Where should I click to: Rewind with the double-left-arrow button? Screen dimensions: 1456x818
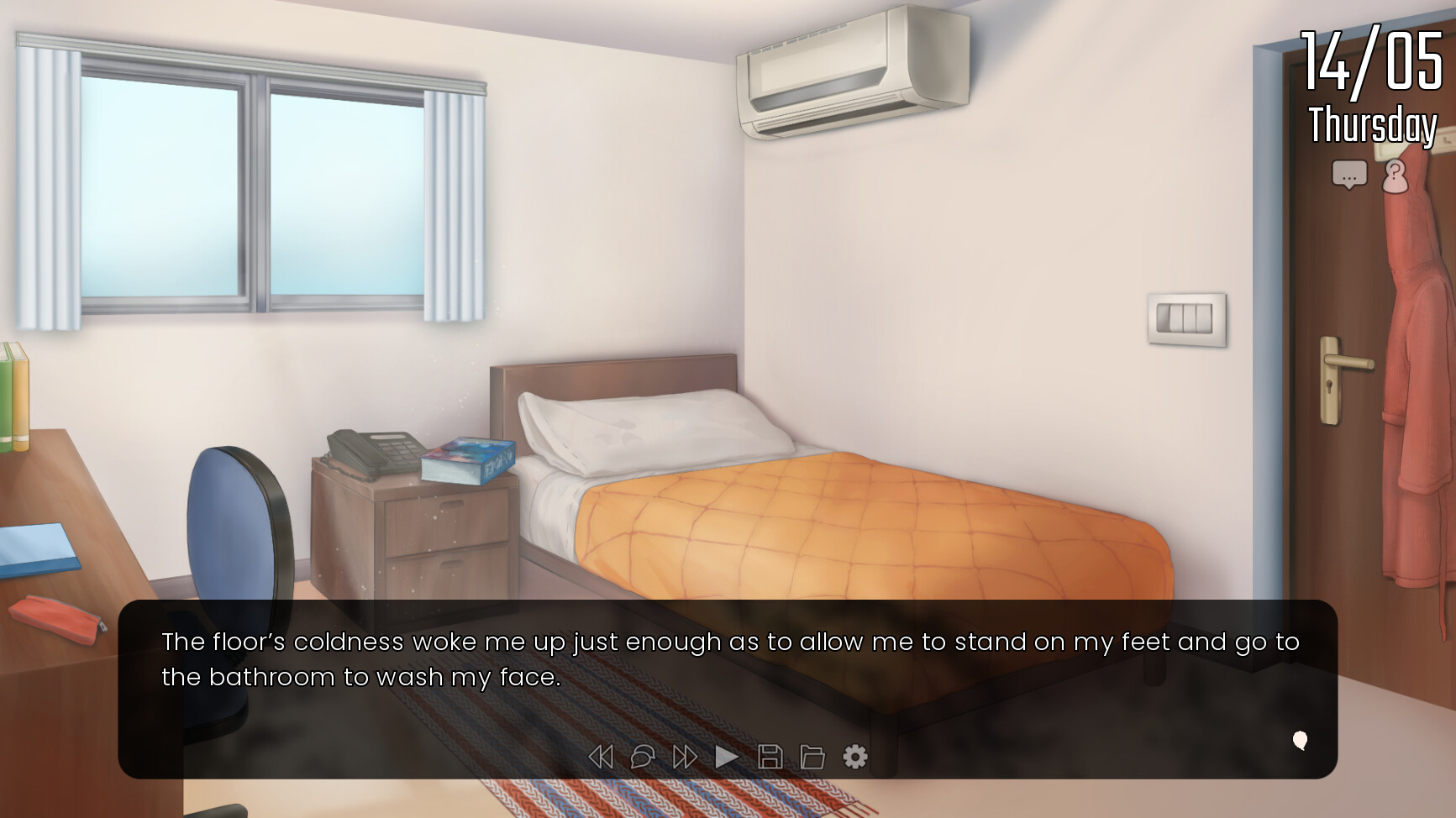tap(601, 757)
